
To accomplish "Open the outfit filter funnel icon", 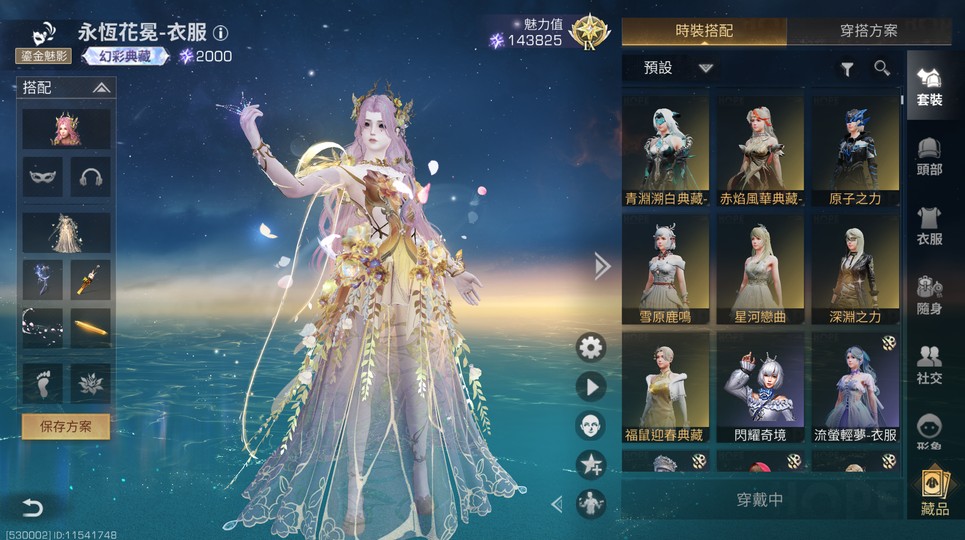I will point(847,68).
